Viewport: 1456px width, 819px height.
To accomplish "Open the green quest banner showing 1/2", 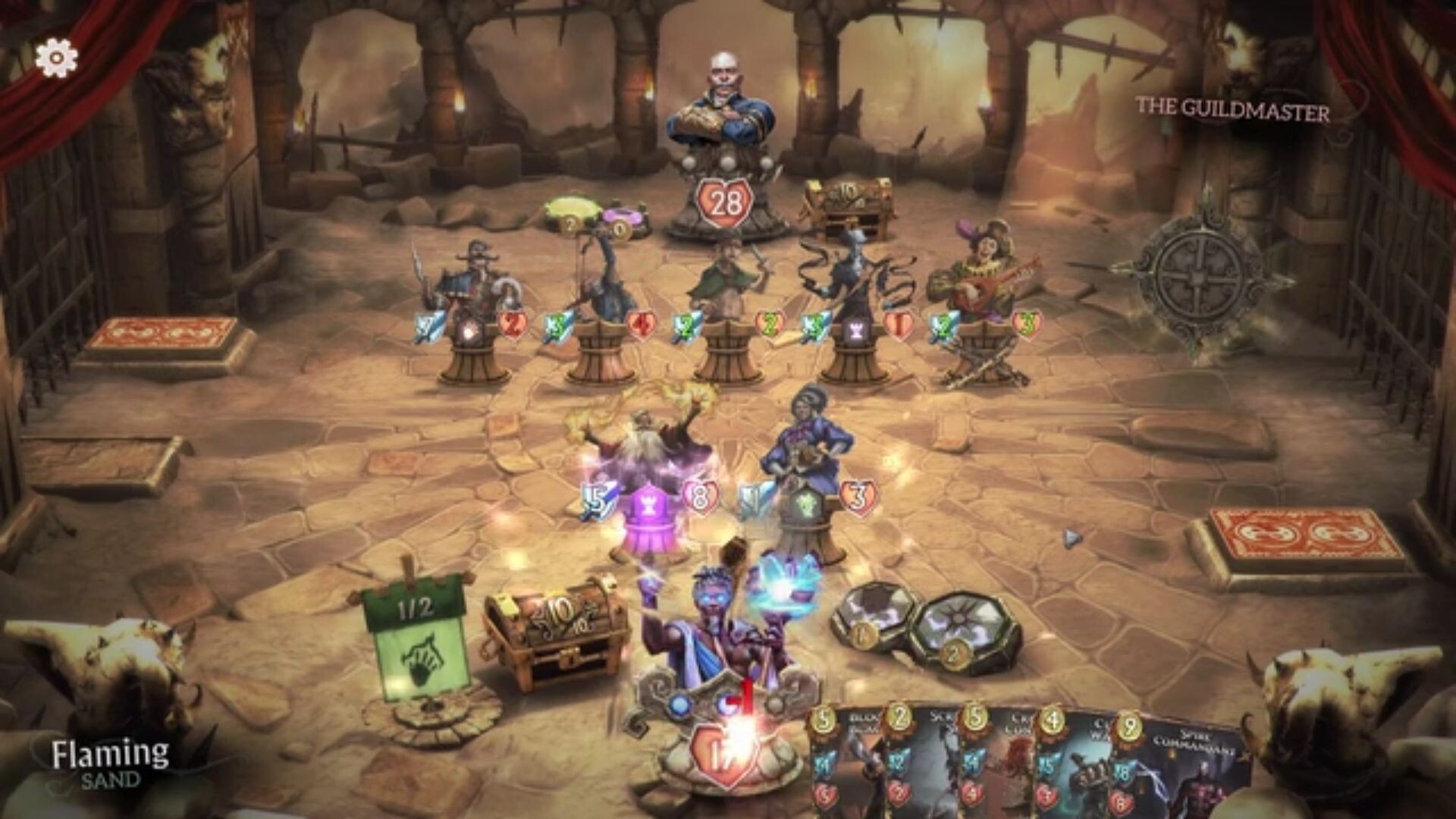I will click(x=413, y=637).
